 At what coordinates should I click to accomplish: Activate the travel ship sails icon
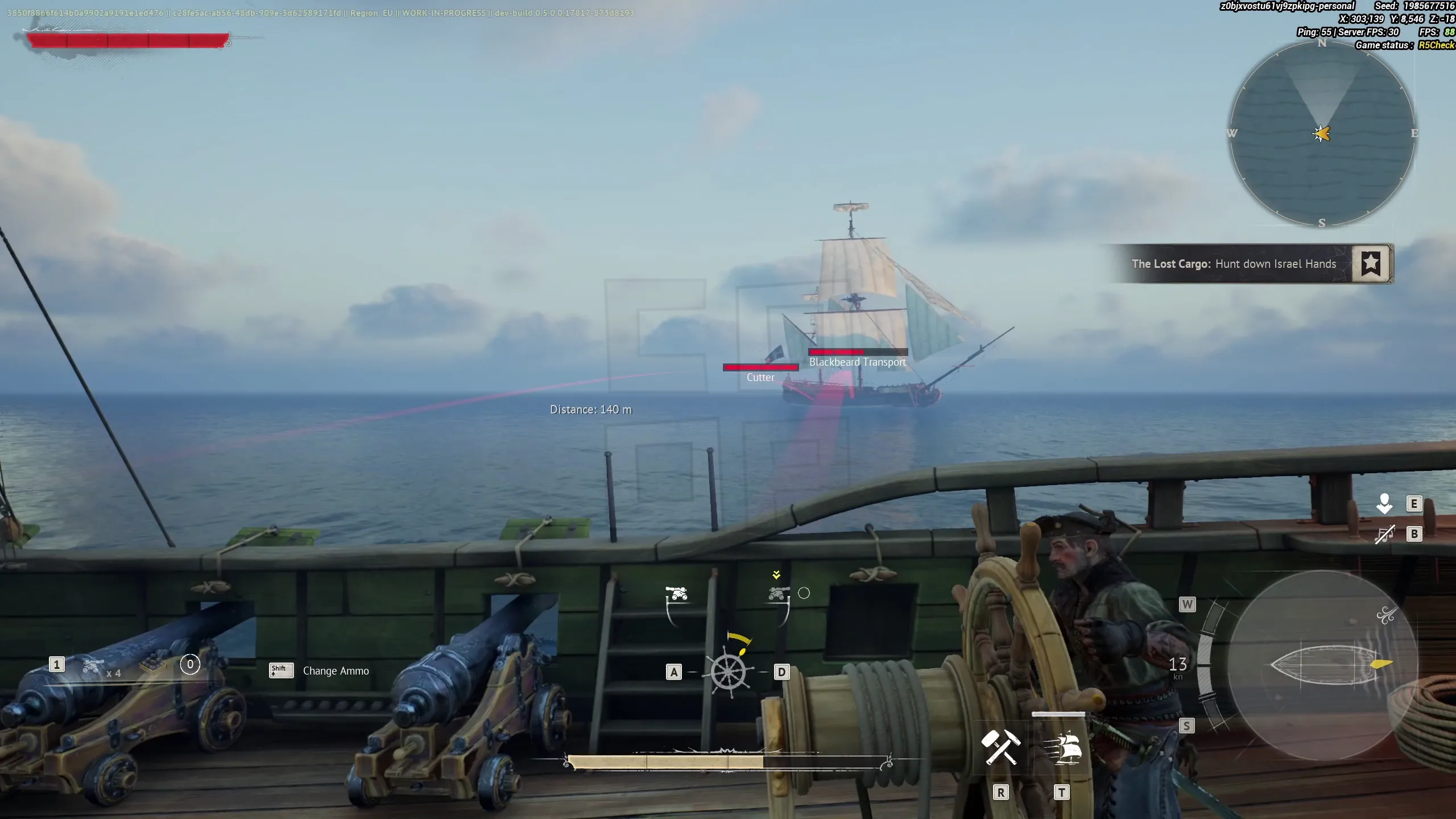1062,746
